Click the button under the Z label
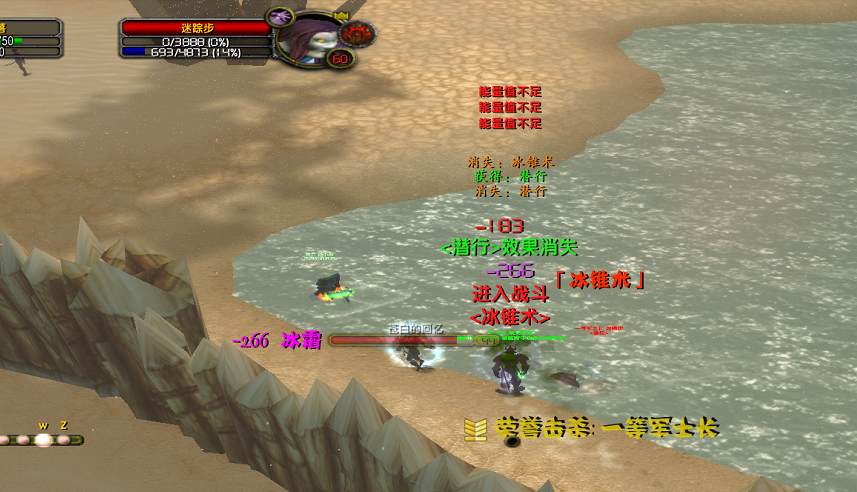 point(64,439)
